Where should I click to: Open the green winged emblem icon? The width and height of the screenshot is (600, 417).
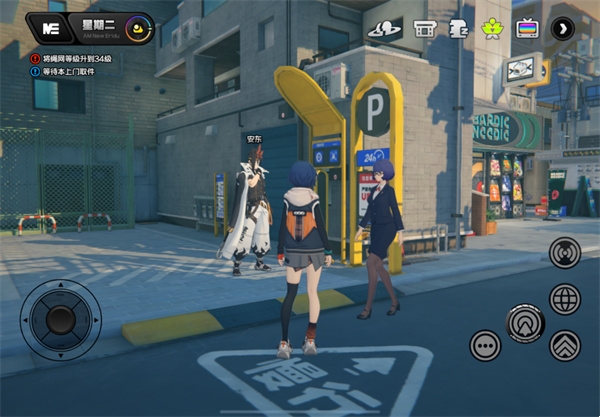click(492, 28)
